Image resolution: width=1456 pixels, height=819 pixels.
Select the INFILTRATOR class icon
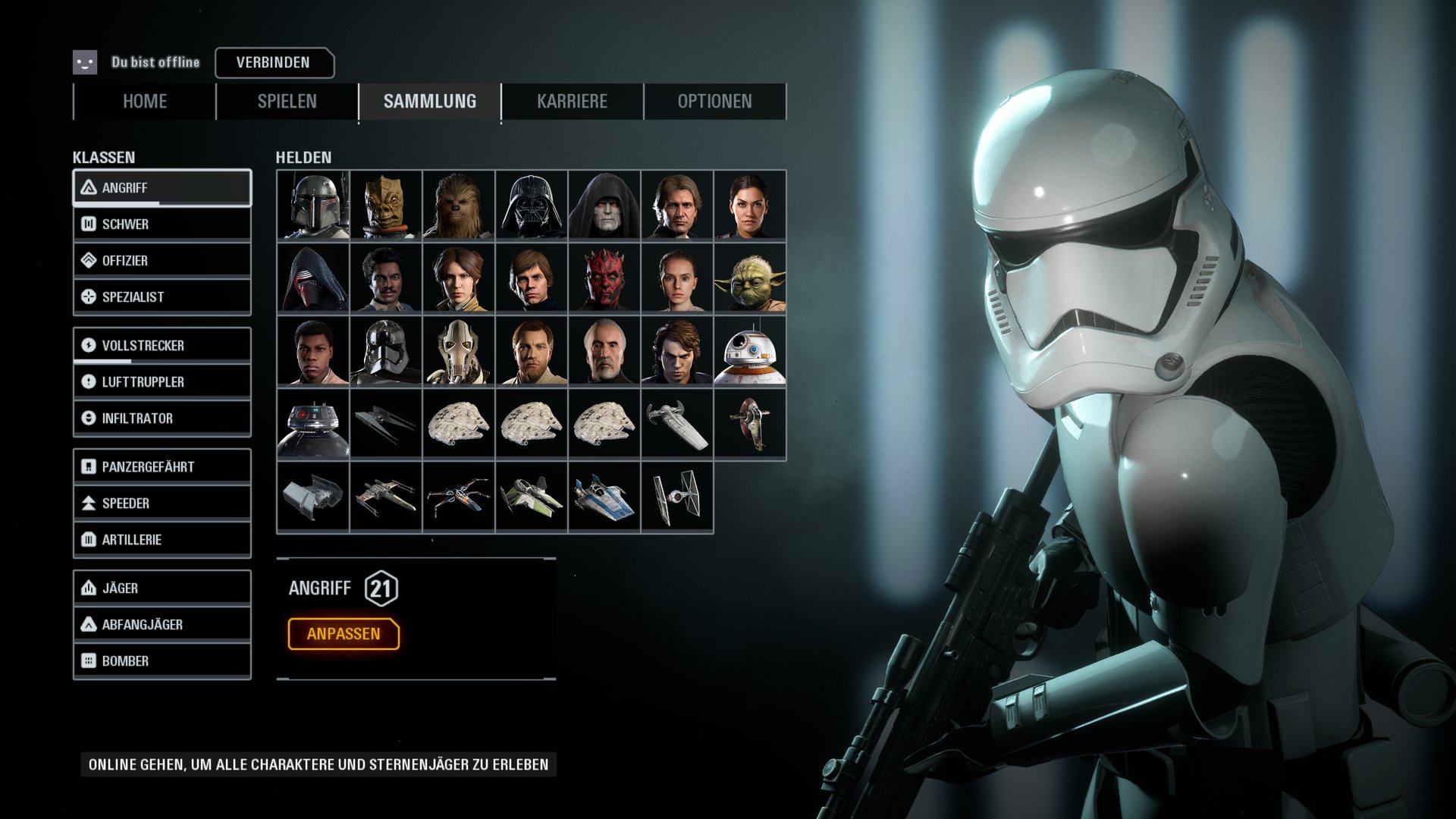coord(89,418)
